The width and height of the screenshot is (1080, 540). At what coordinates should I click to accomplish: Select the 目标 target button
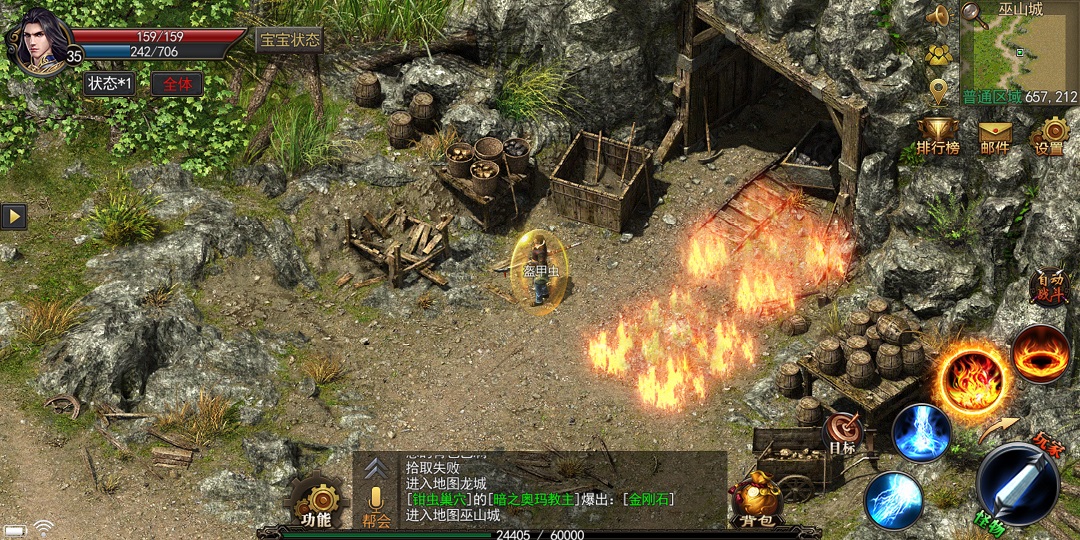point(843,432)
